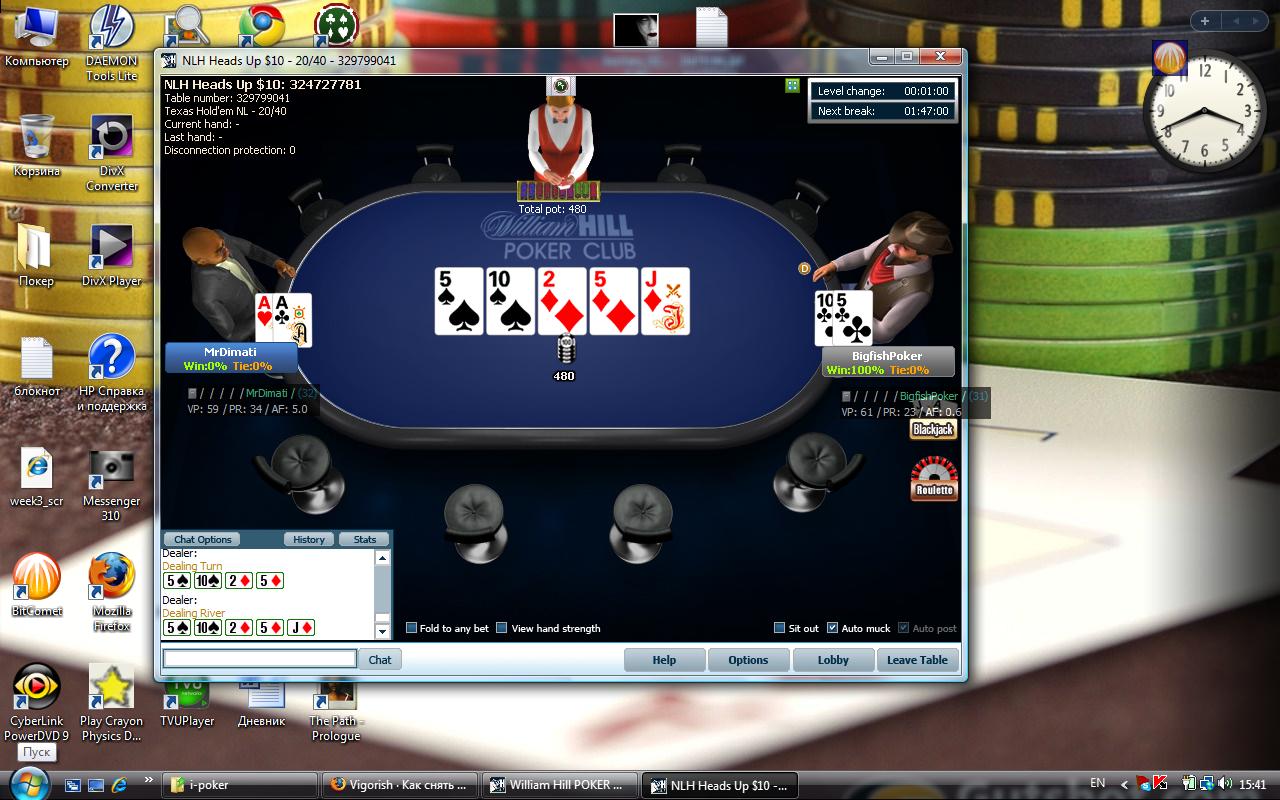
Task: Open the Help window
Action: [664, 660]
